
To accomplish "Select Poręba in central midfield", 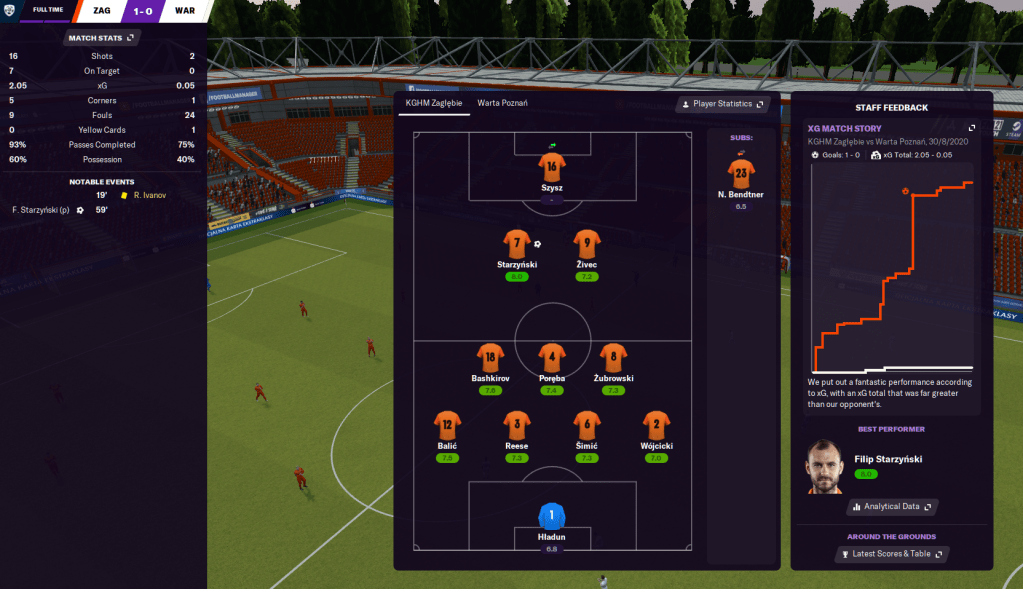I will click(x=552, y=357).
